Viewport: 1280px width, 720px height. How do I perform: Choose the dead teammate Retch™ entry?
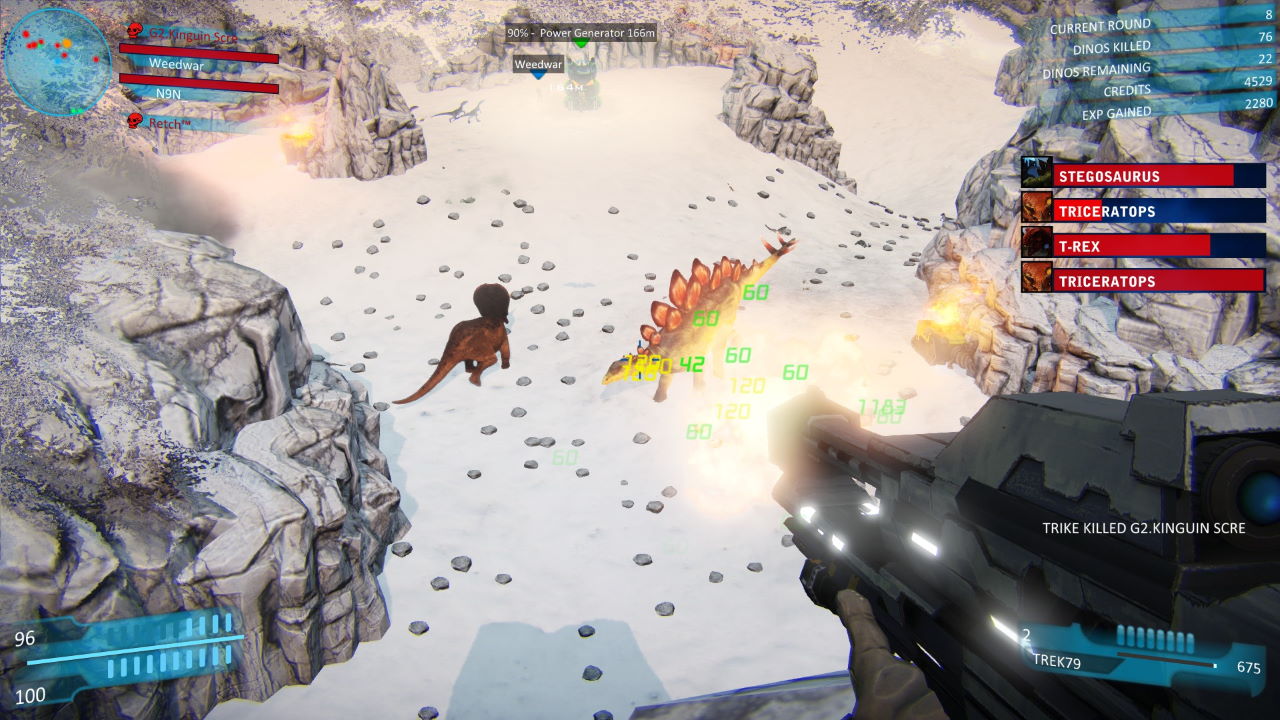click(173, 123)
